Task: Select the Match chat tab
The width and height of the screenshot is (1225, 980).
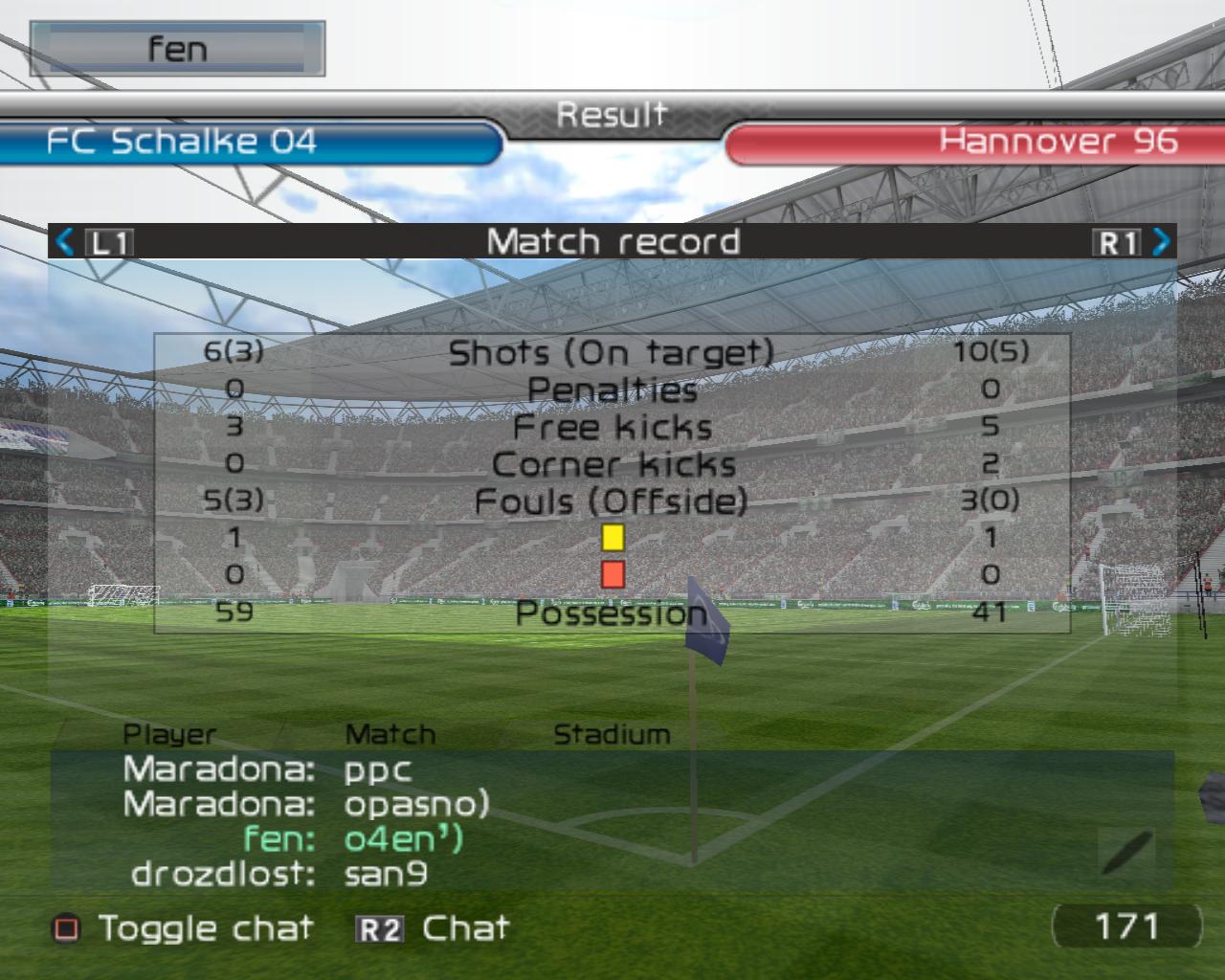Action: click(x=390, y=735)
